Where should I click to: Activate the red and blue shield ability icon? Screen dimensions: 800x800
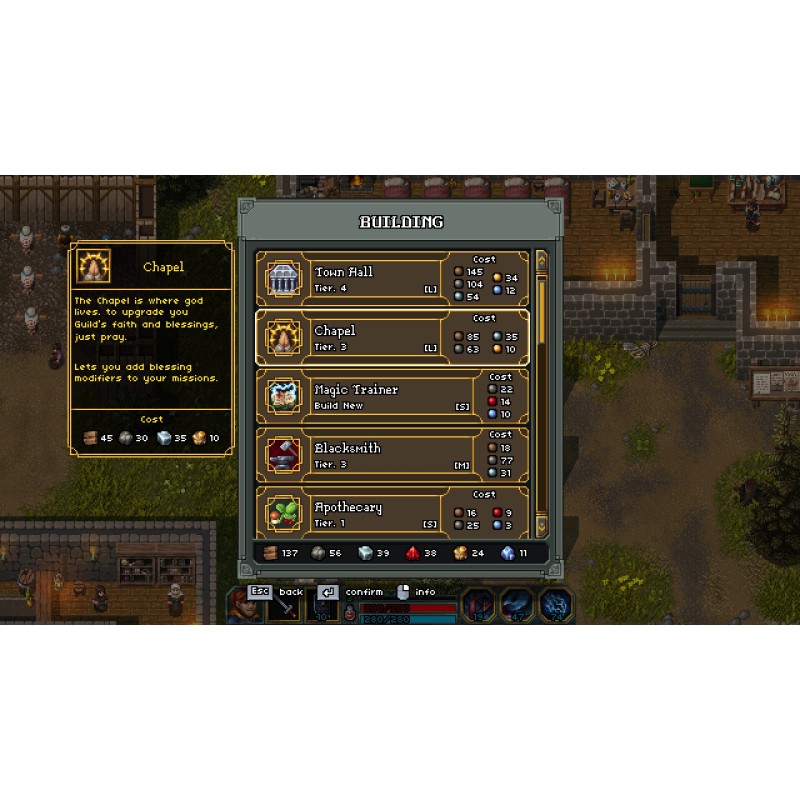(x=477, y=605)
